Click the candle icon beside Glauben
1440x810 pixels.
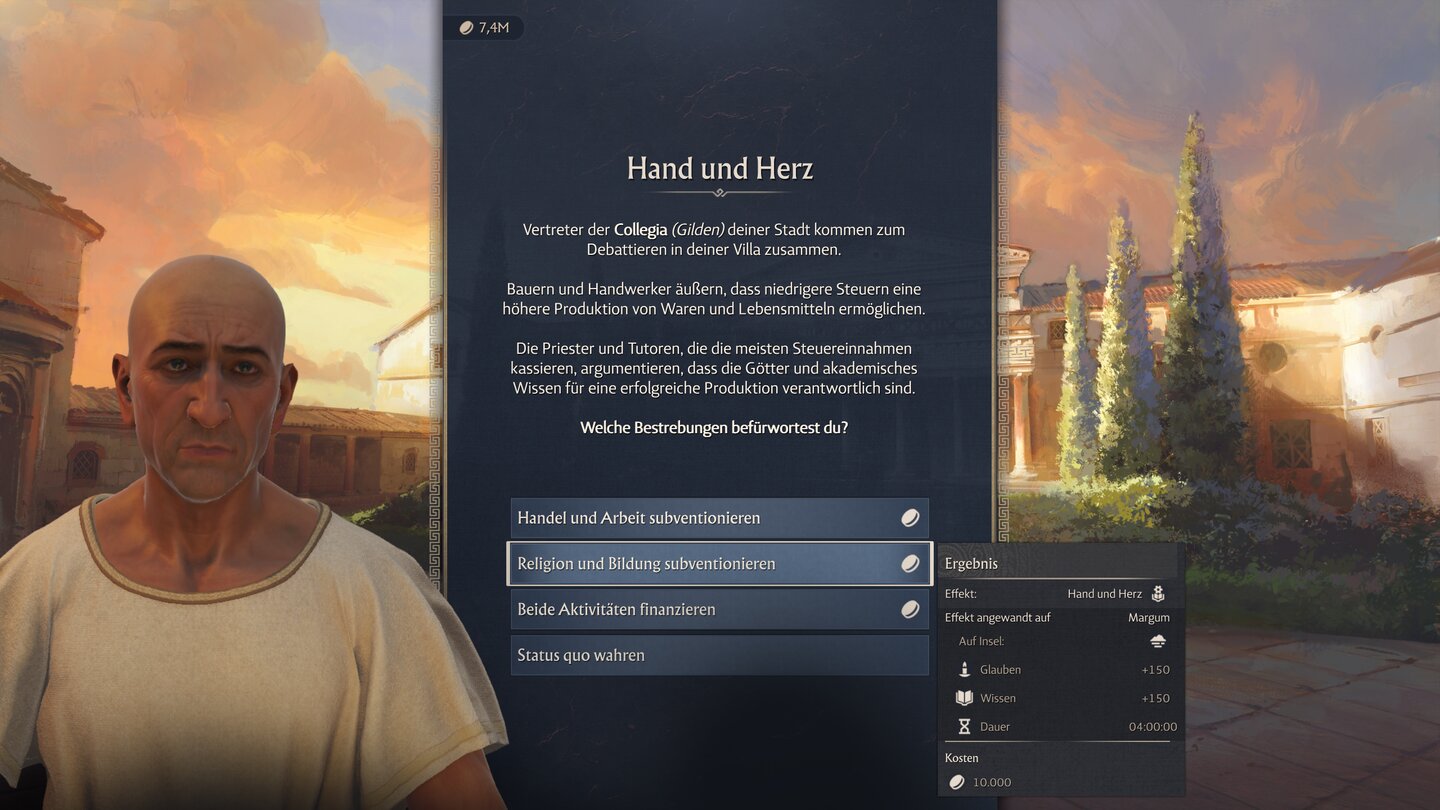[963, 669]
